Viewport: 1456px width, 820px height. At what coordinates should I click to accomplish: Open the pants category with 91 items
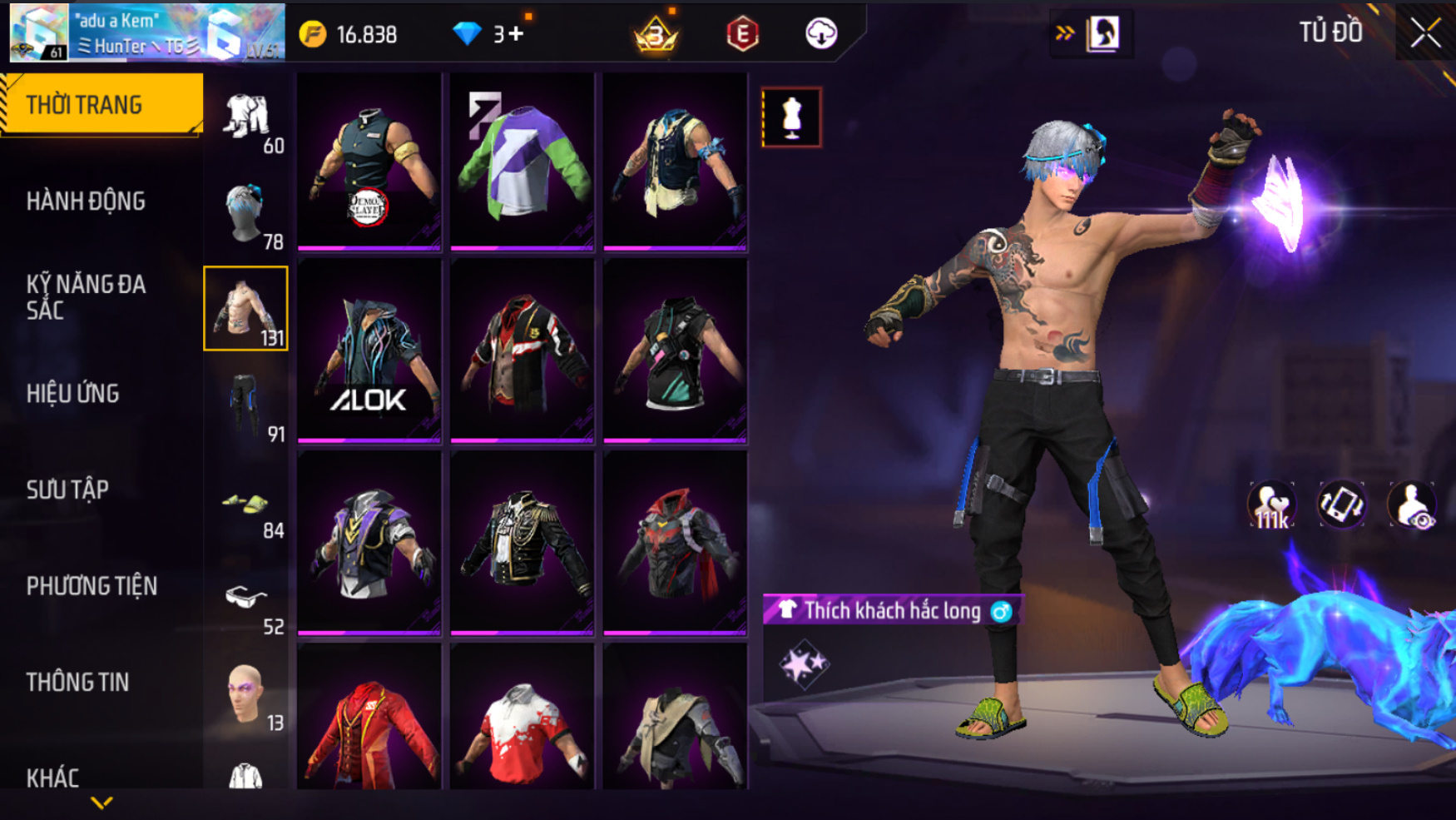click(246, 405)
